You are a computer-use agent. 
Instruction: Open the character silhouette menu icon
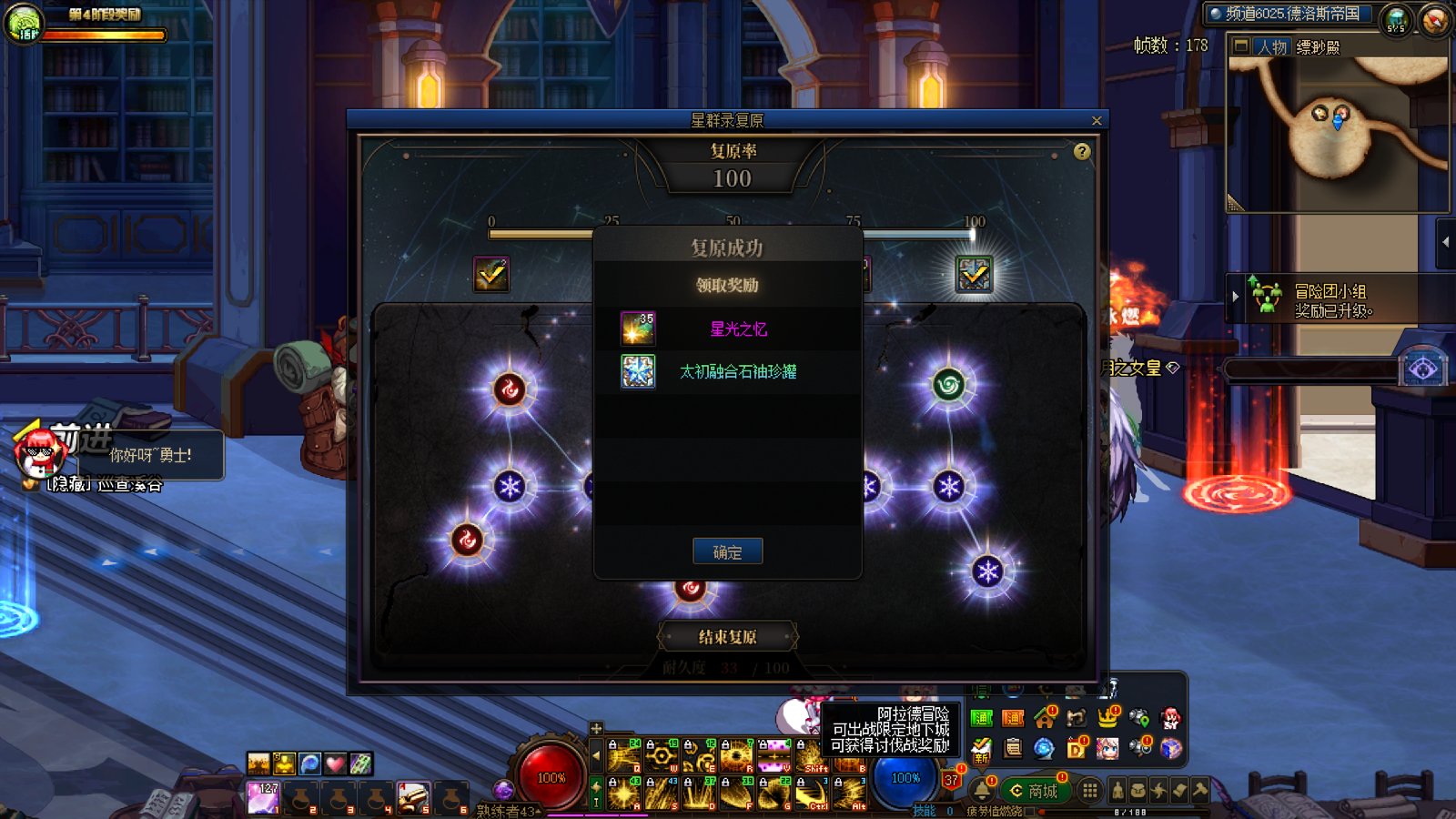[x=1117, y=791]
